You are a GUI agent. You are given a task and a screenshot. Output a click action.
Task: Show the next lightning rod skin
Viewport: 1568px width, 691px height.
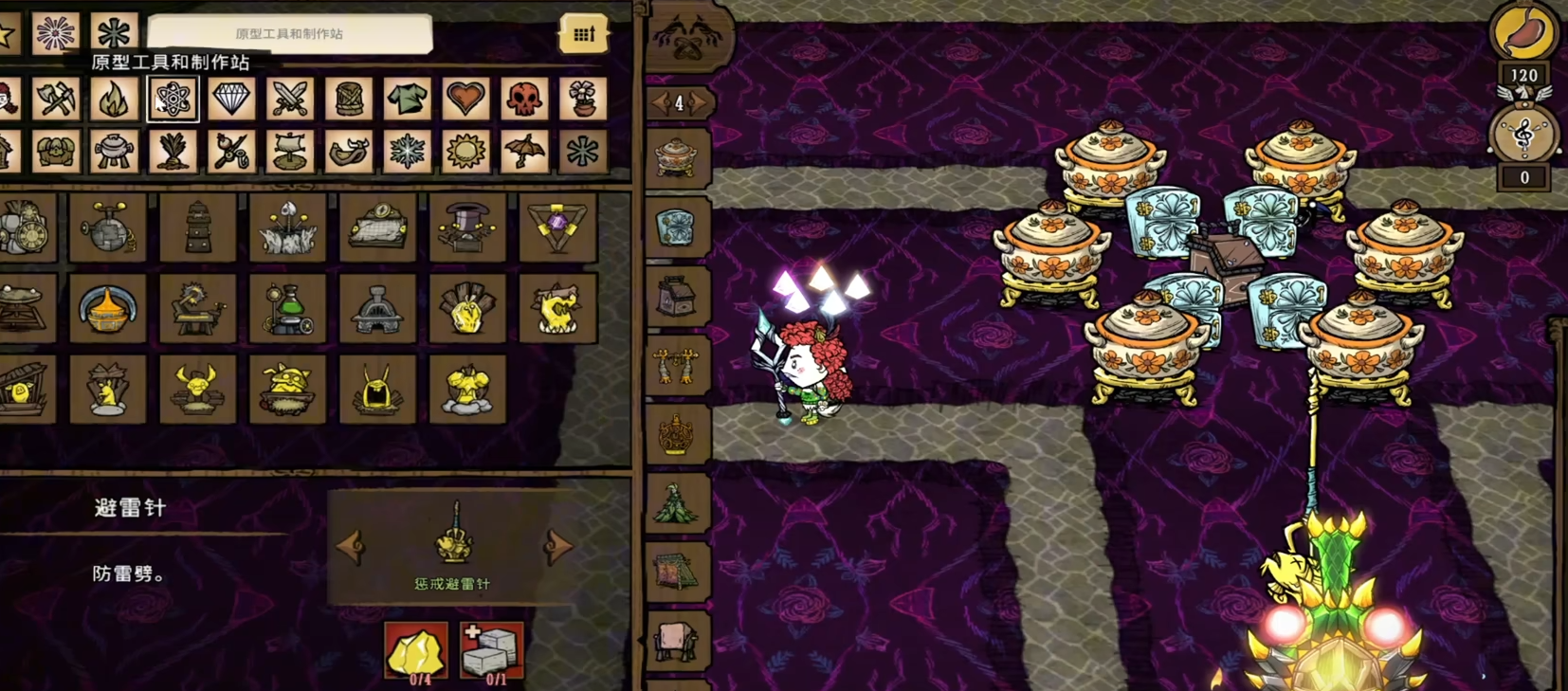click(x=558, y=546)
